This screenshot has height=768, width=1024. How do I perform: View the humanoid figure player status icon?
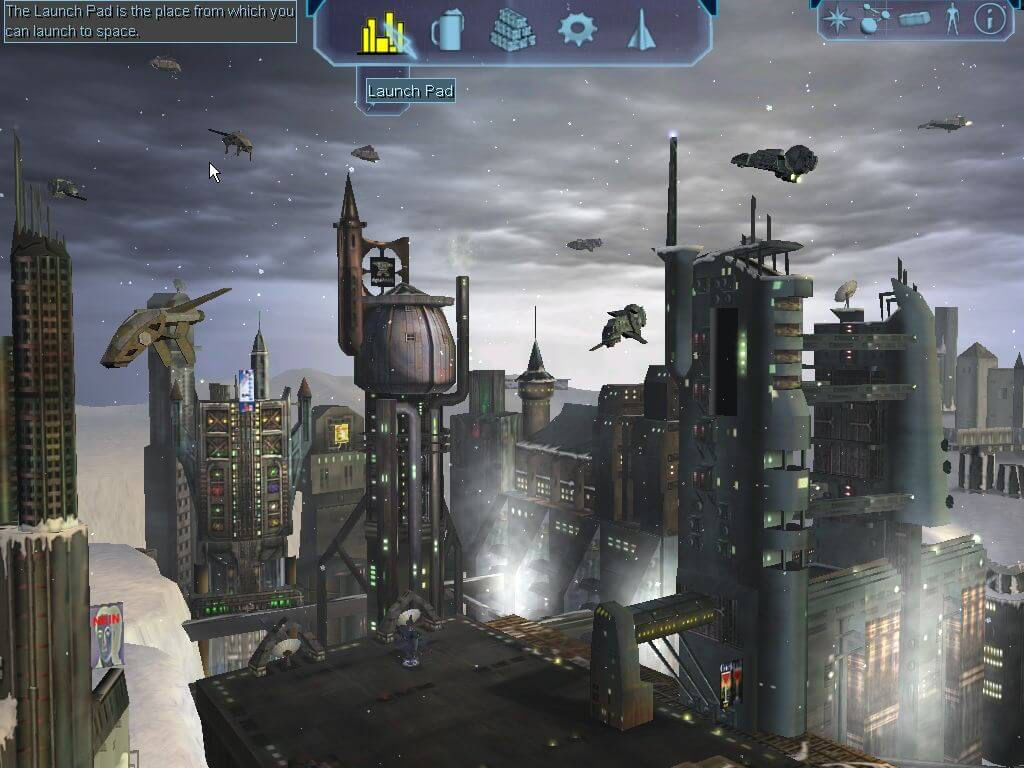(x=952, y=18)
